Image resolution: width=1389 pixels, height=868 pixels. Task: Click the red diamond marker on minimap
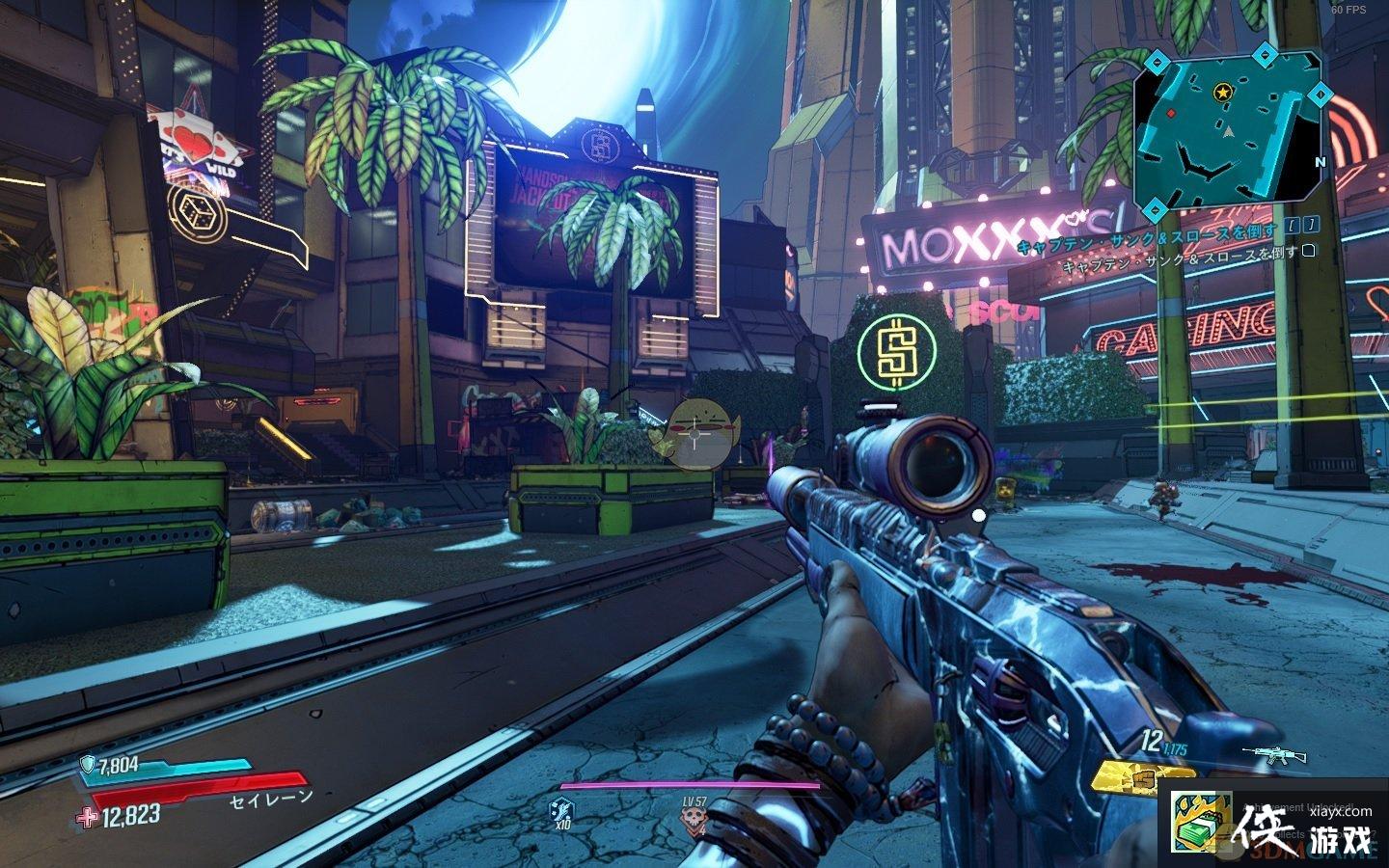(1172, 114)
